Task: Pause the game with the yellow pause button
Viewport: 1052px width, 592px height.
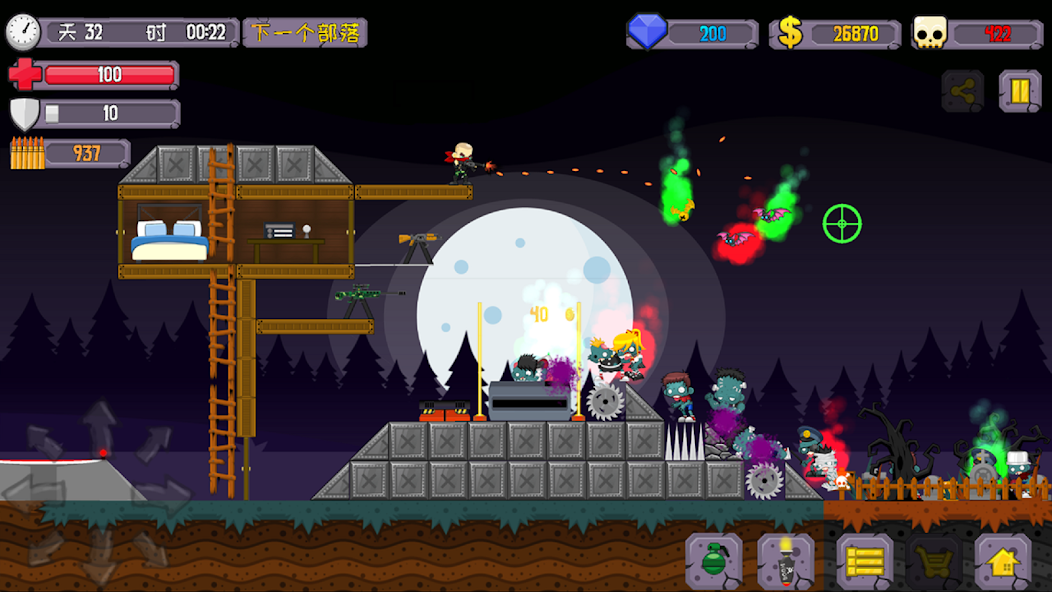Action: [x=1019, y=91]
